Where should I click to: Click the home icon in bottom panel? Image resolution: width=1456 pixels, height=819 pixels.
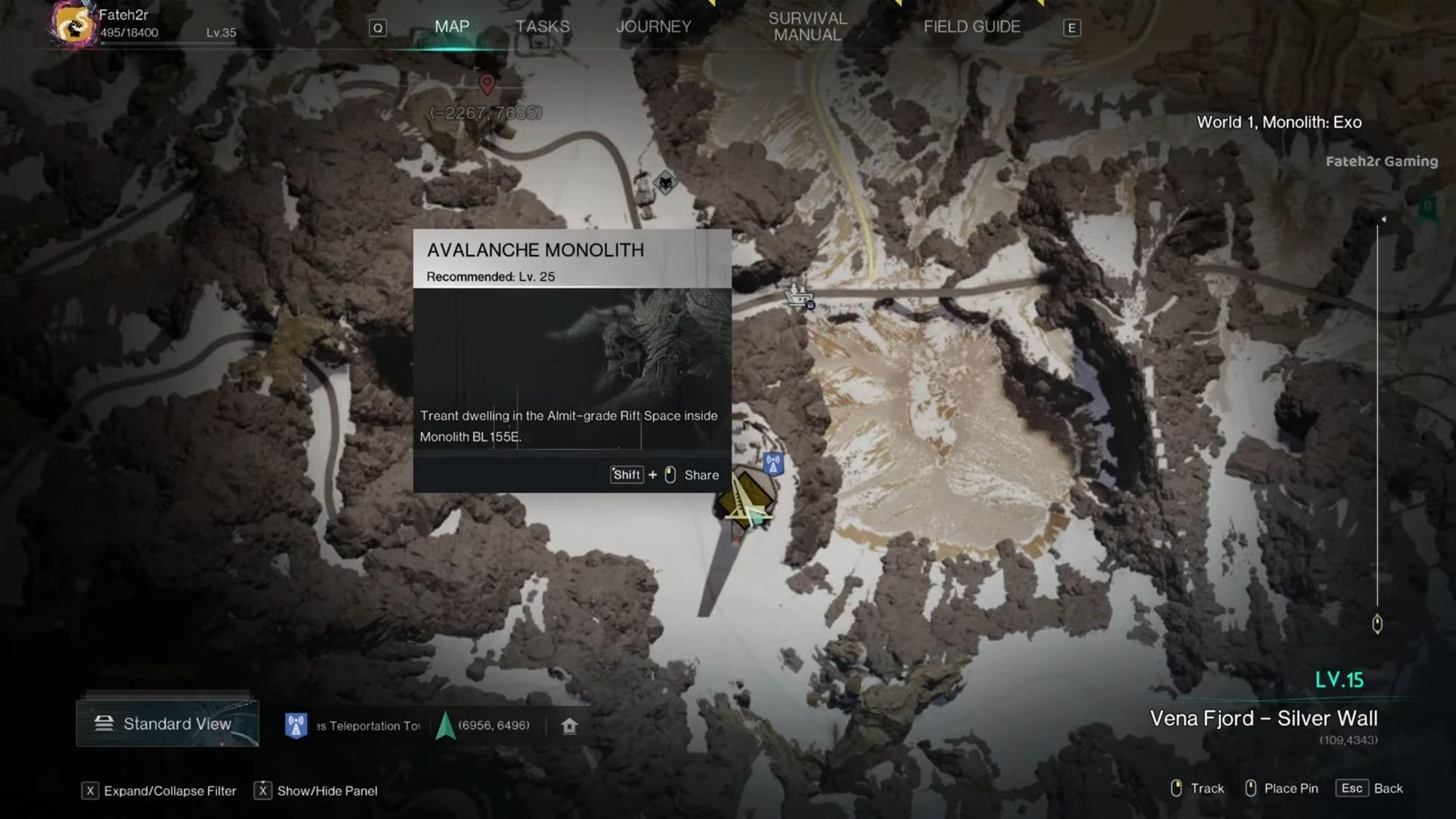pyautogui.click(x=570, y=726)
